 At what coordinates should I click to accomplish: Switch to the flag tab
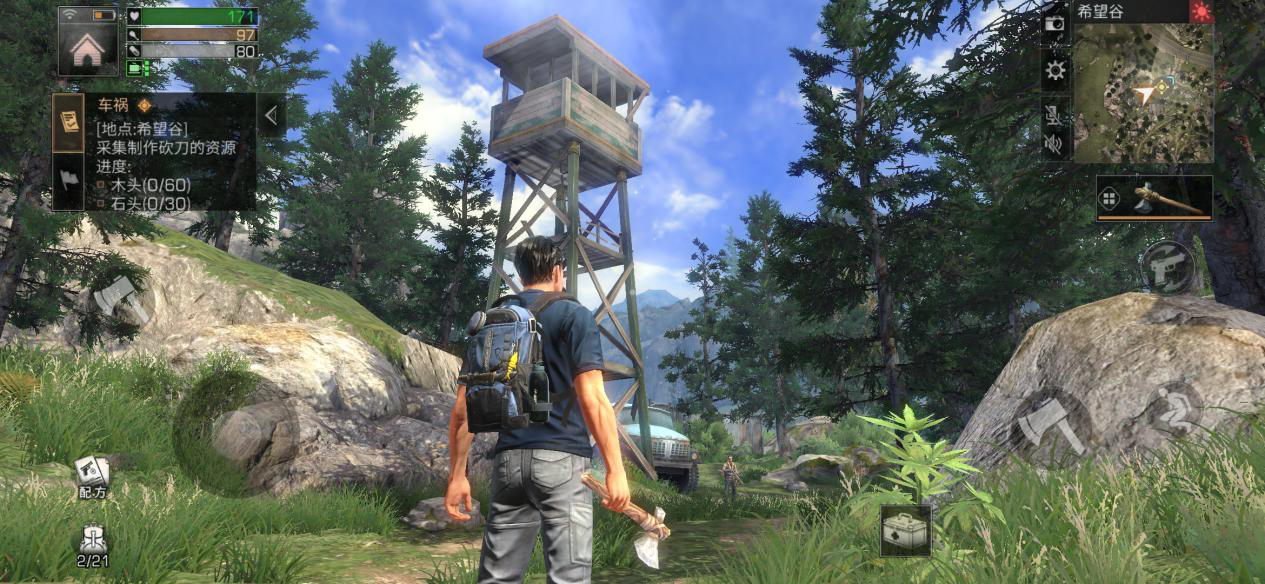pos(68,181)
